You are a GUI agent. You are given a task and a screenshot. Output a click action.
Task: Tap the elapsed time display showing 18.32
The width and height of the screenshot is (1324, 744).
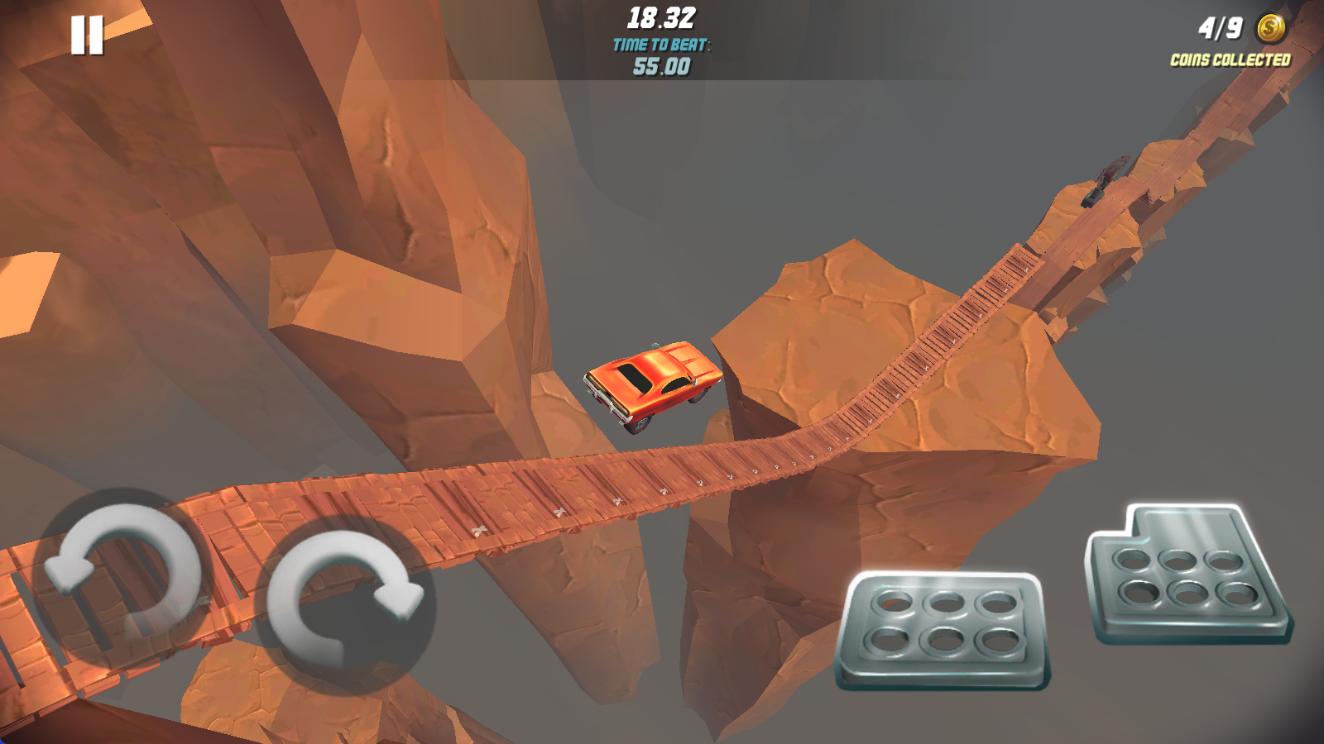[662, 17]
